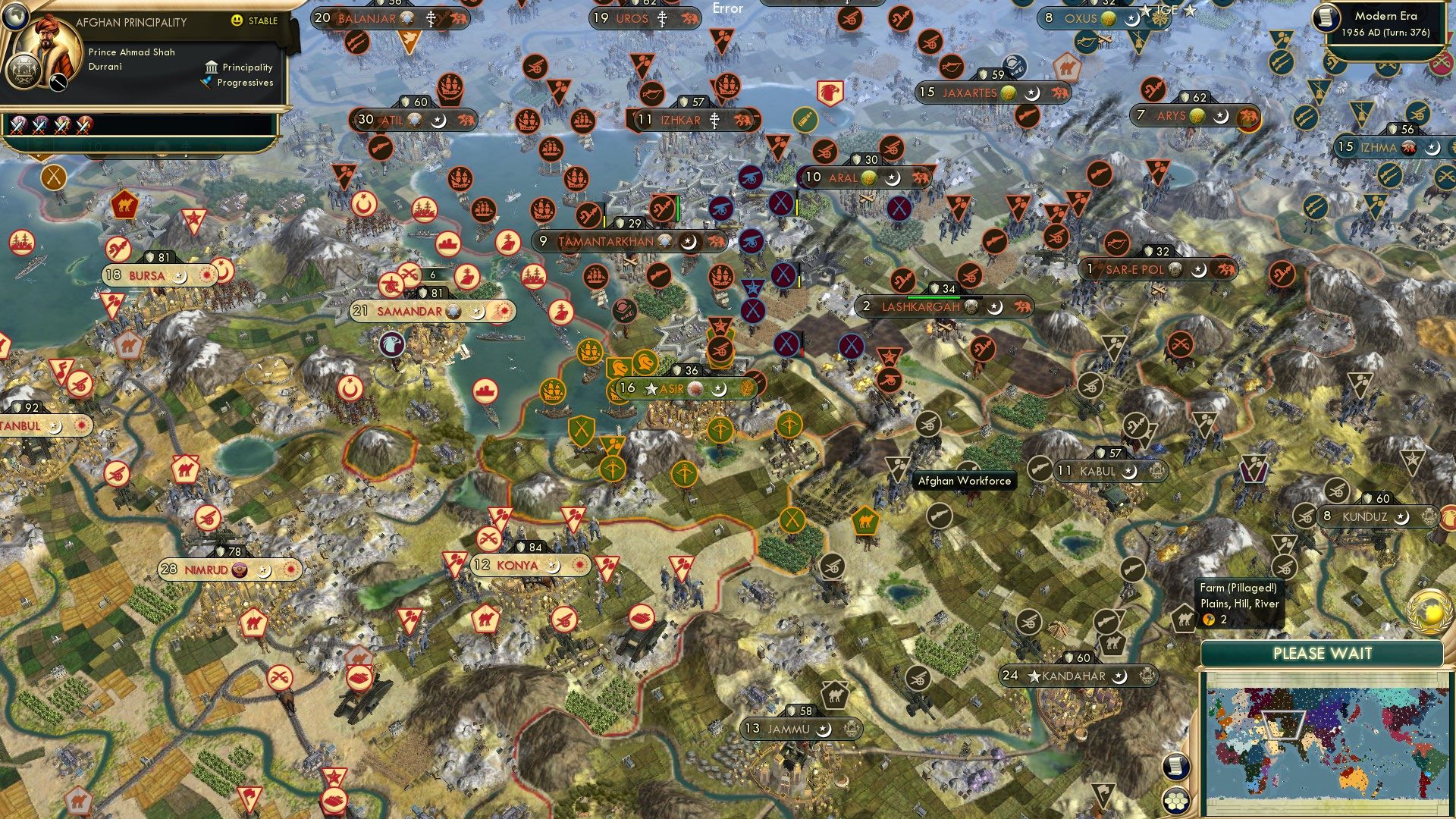Click the pearl resource icon on Tamantarkhan banner

pos(664,240)
